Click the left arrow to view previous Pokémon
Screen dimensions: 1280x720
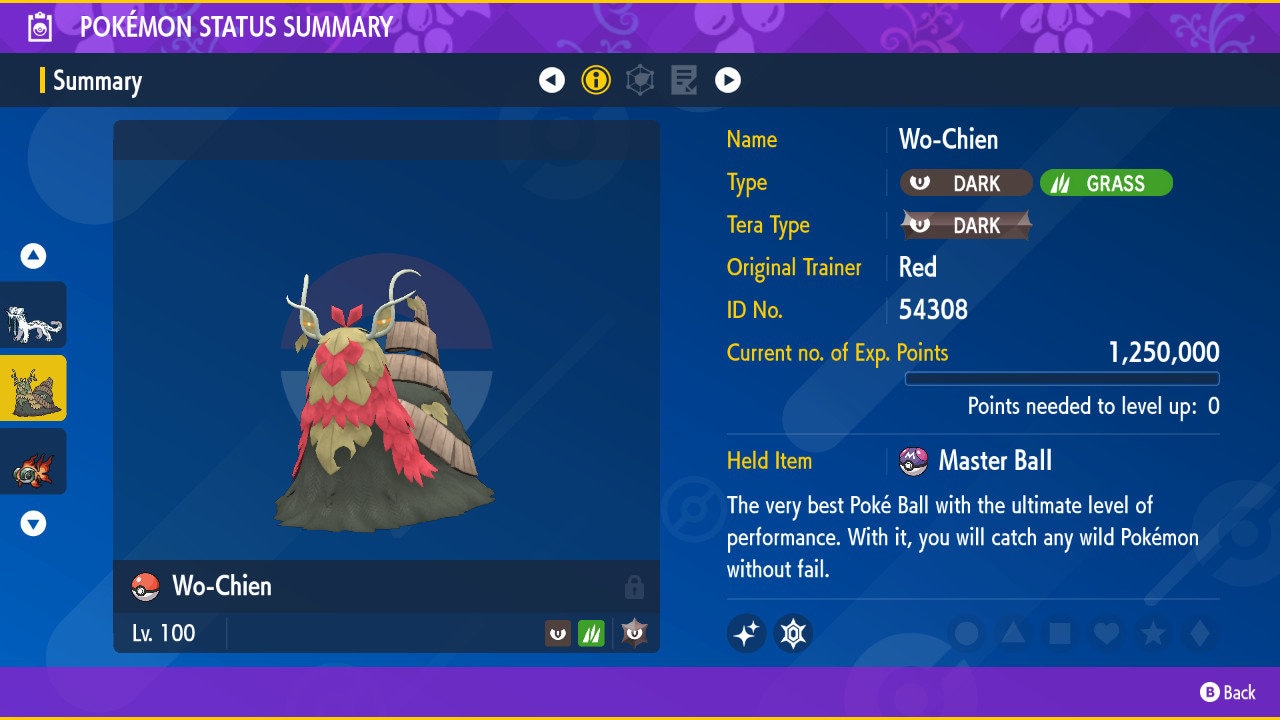click(553, 80)
